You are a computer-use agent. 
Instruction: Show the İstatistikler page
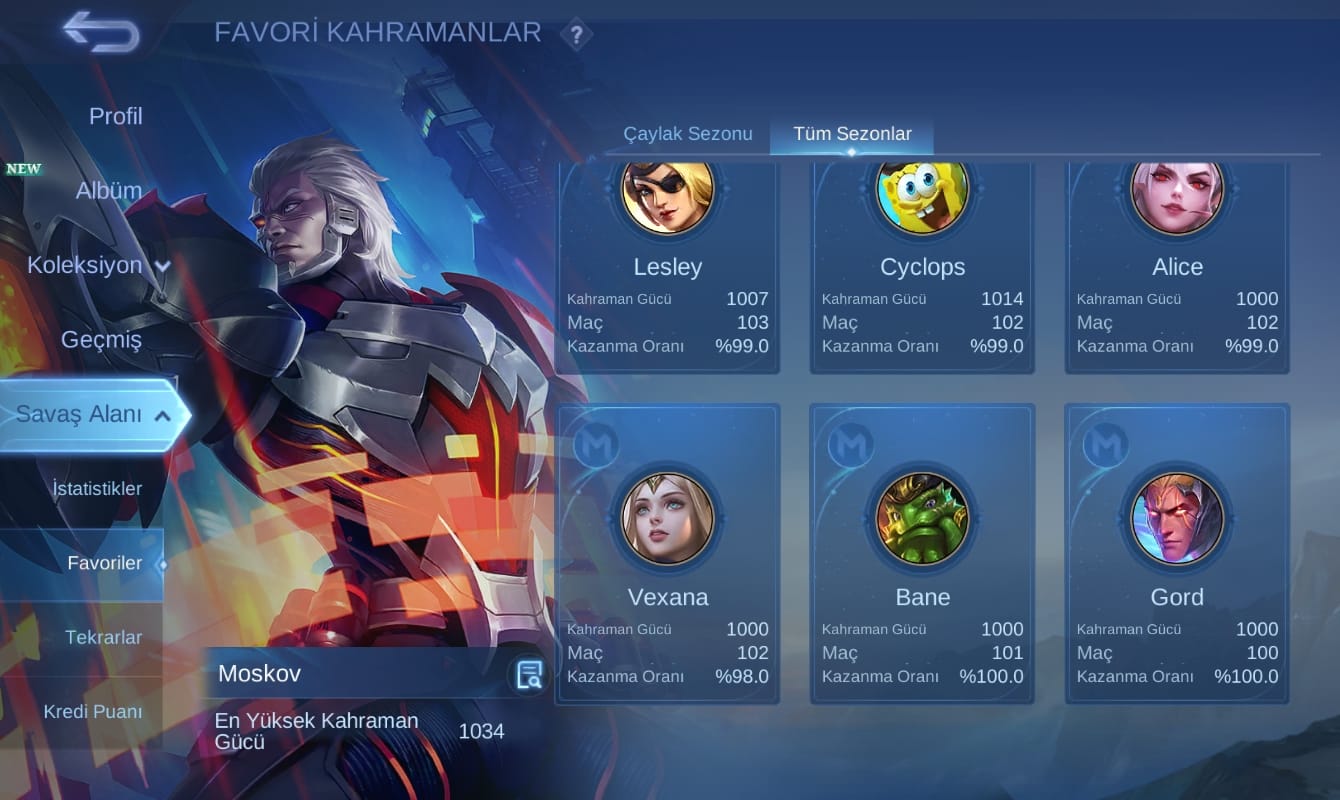pyautogui.click(x=96, y=489)
